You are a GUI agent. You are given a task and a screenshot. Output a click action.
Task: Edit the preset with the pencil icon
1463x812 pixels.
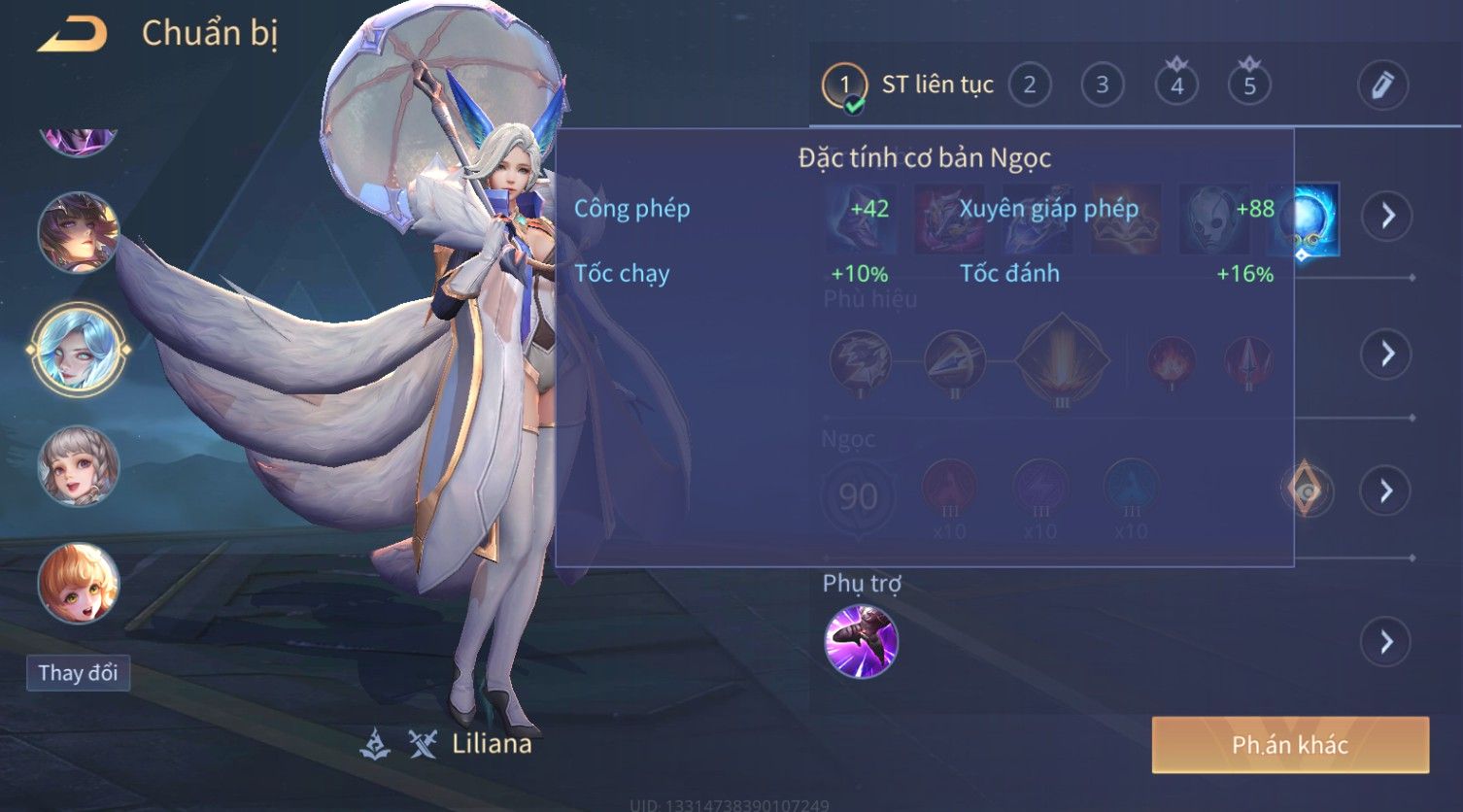(1382, 85)
